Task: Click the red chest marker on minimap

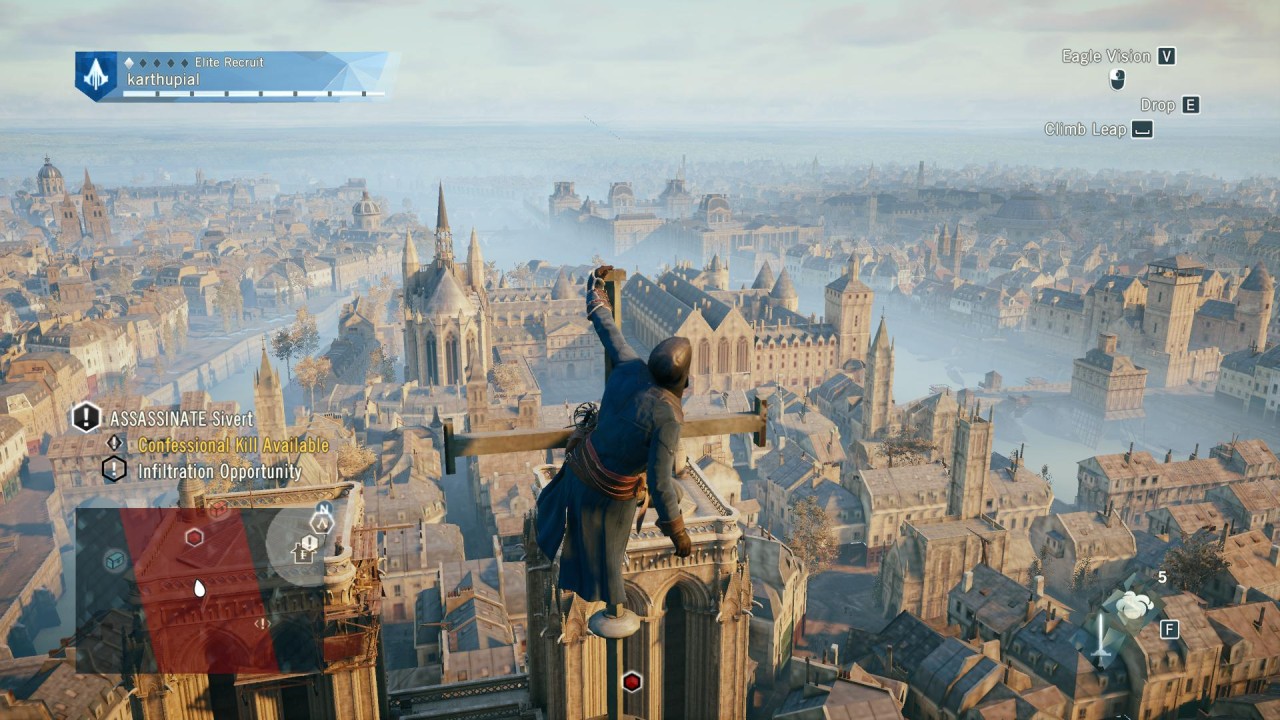Action: tap(218, 509)
